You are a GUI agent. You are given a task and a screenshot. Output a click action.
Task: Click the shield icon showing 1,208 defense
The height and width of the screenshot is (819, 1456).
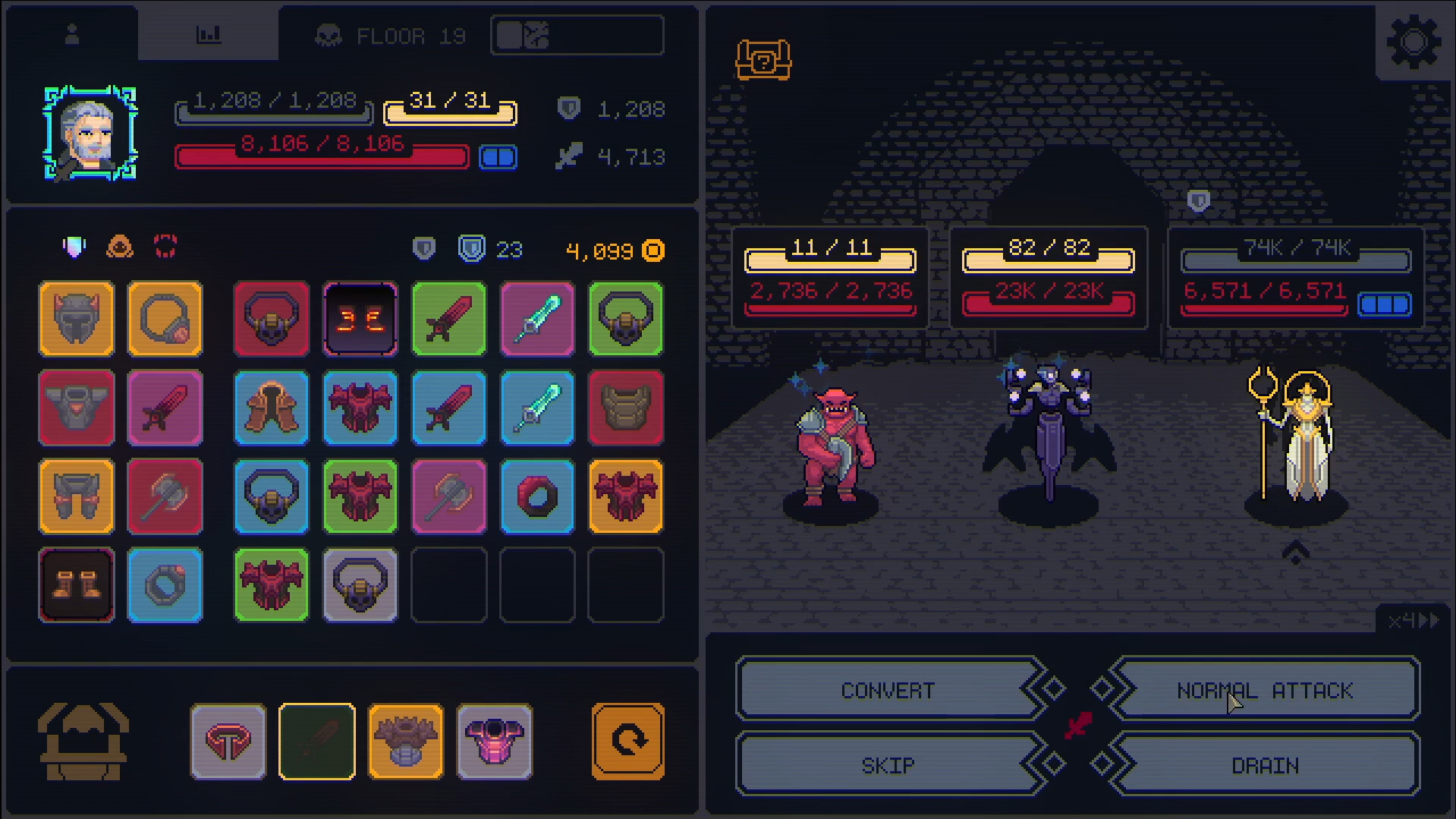[x=571, y=109]
